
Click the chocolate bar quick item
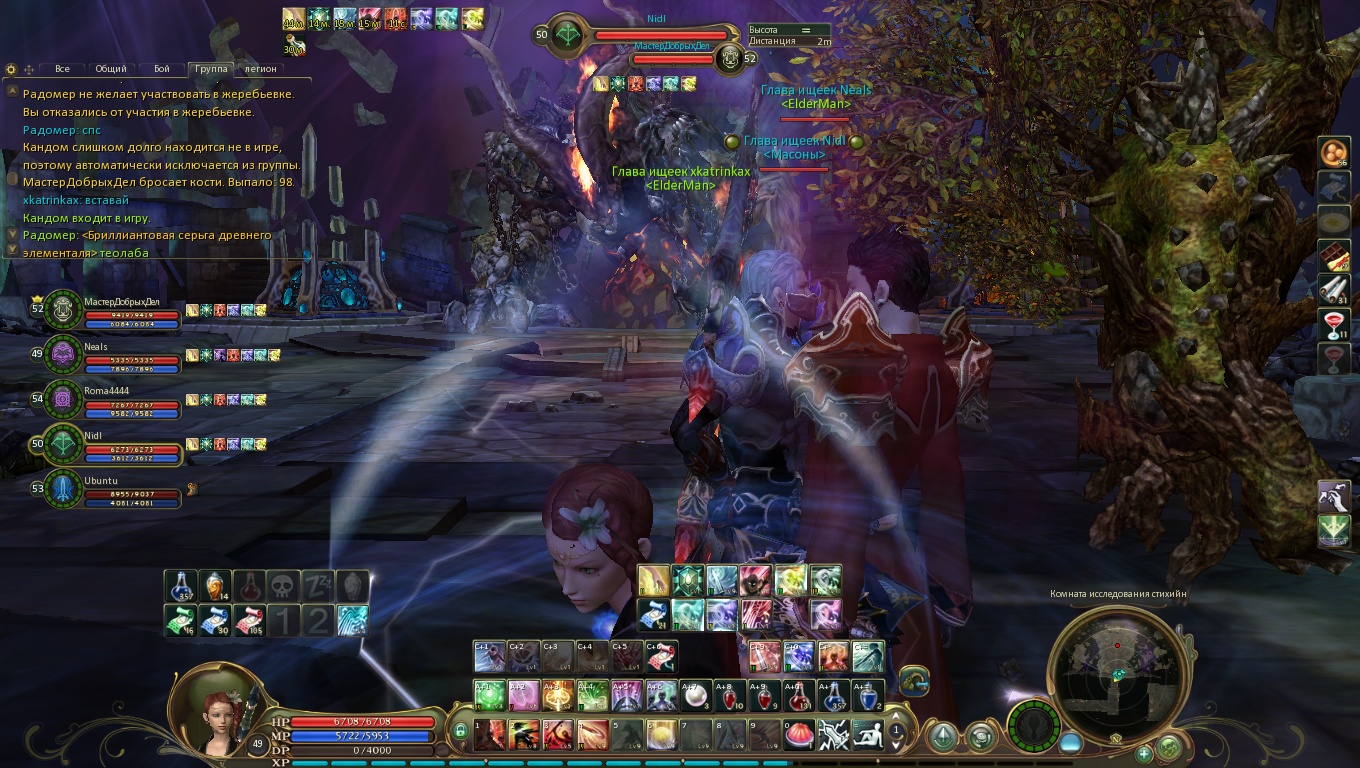click(x=1334, y=255)
